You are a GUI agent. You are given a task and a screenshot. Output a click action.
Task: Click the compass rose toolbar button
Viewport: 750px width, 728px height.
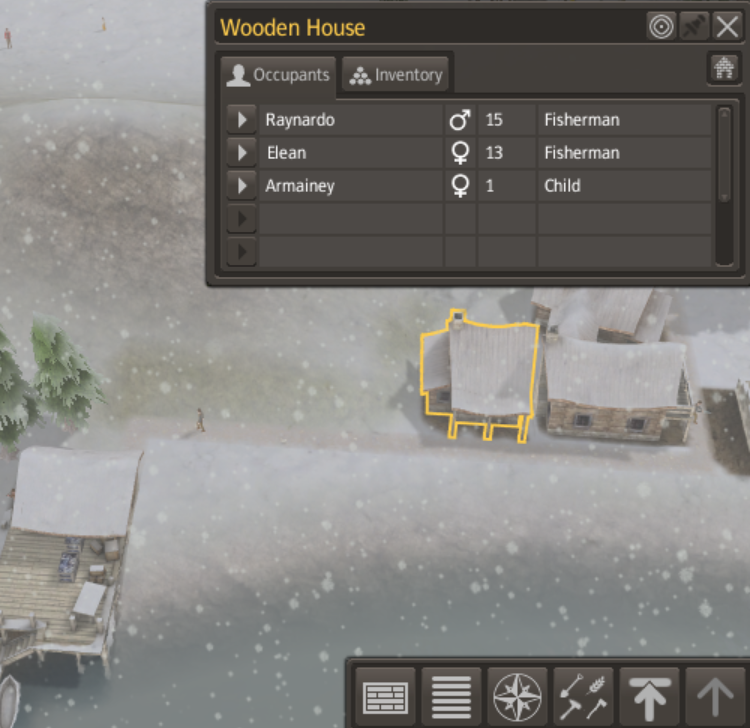[x=518, y=695]
